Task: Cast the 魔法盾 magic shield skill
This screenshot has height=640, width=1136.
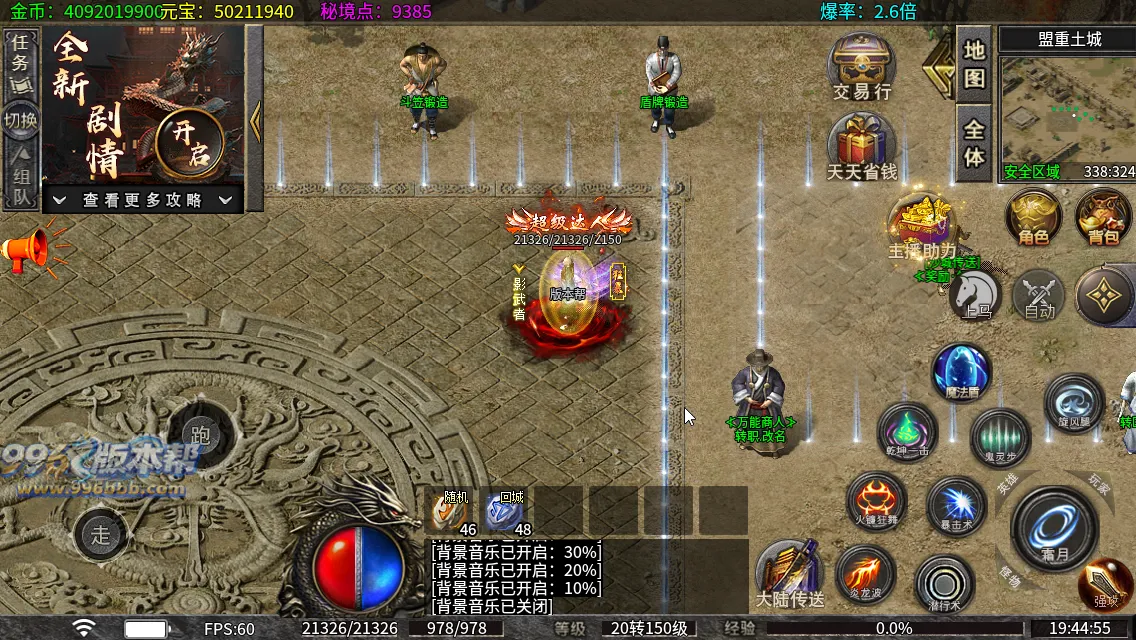Action: 962,372
